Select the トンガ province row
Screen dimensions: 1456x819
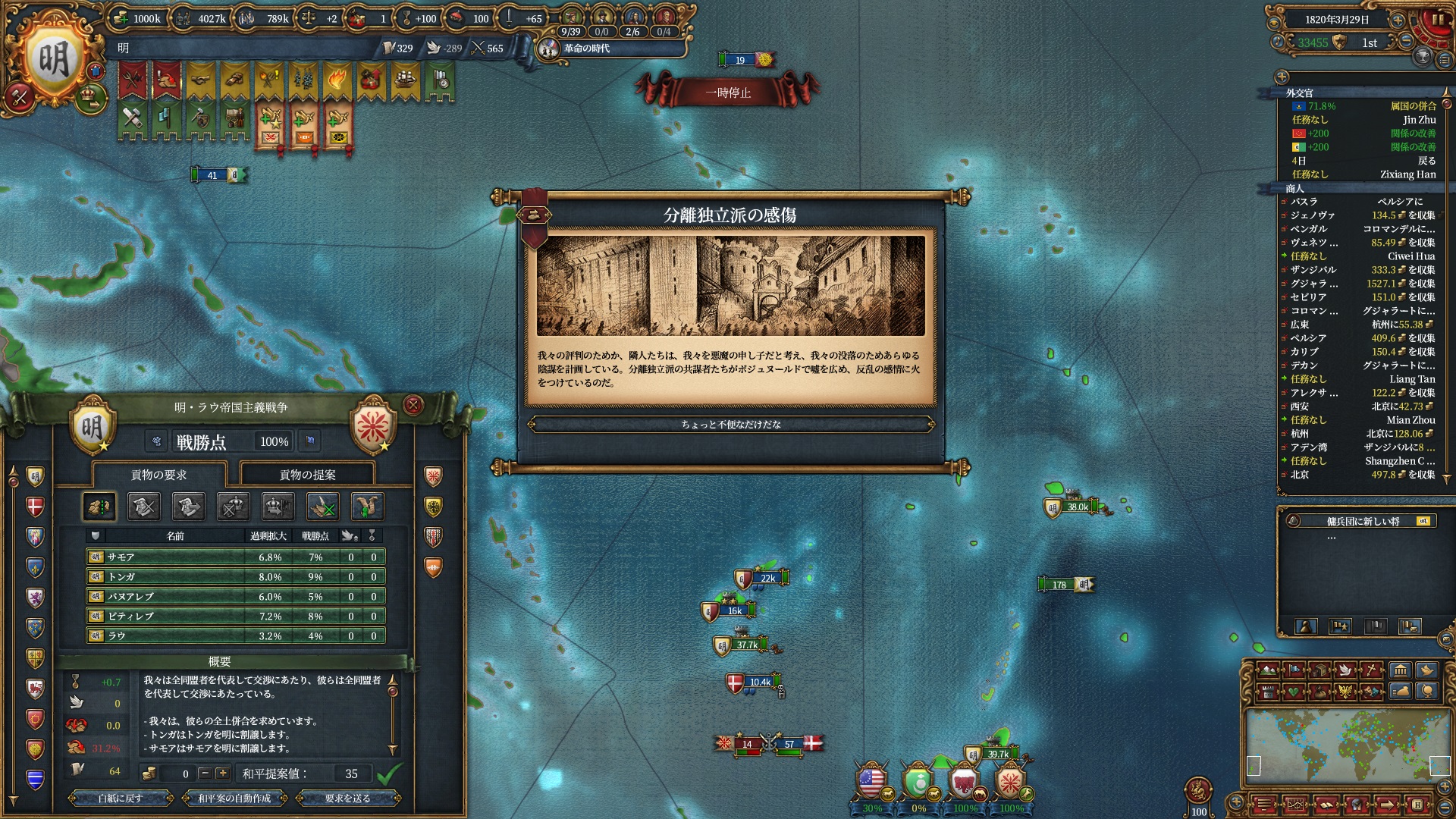[x=235, y=577]
